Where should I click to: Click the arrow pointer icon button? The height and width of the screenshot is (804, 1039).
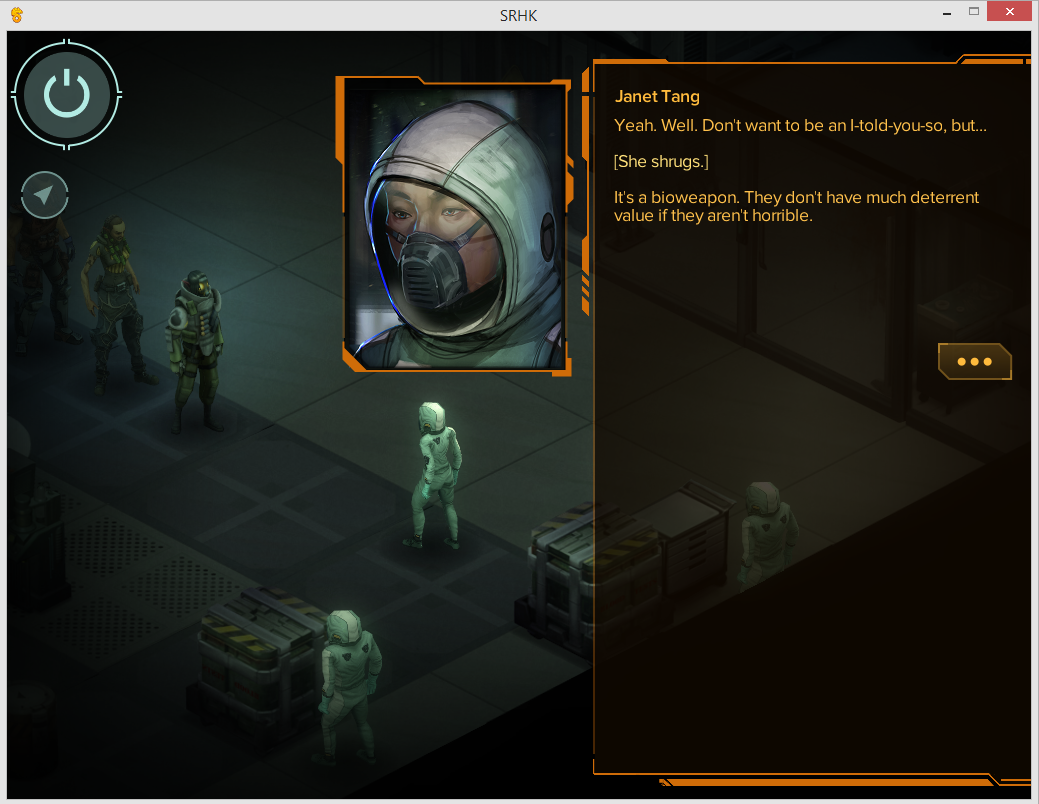coord(44,195)
